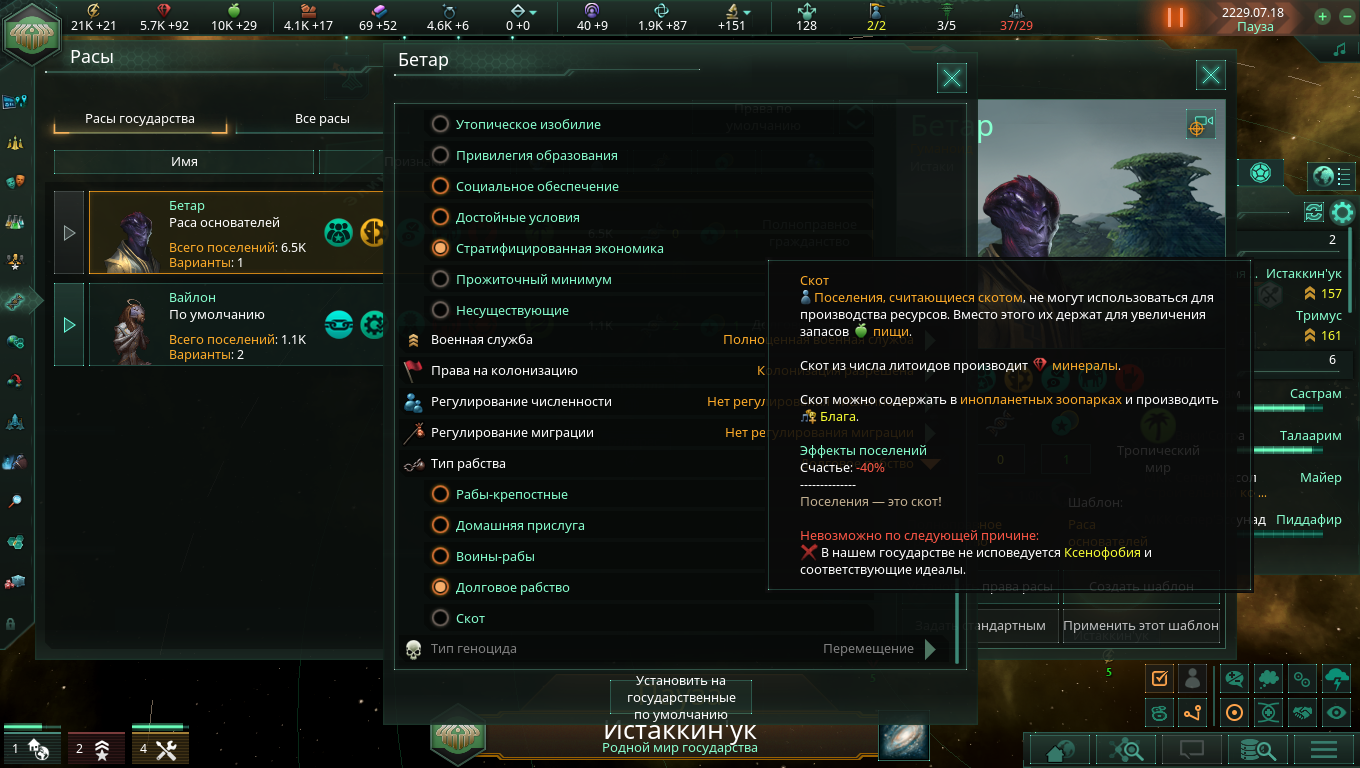Open the Расы государства tab
Viewport: 1360px width, 768px height.
[140, 119]
